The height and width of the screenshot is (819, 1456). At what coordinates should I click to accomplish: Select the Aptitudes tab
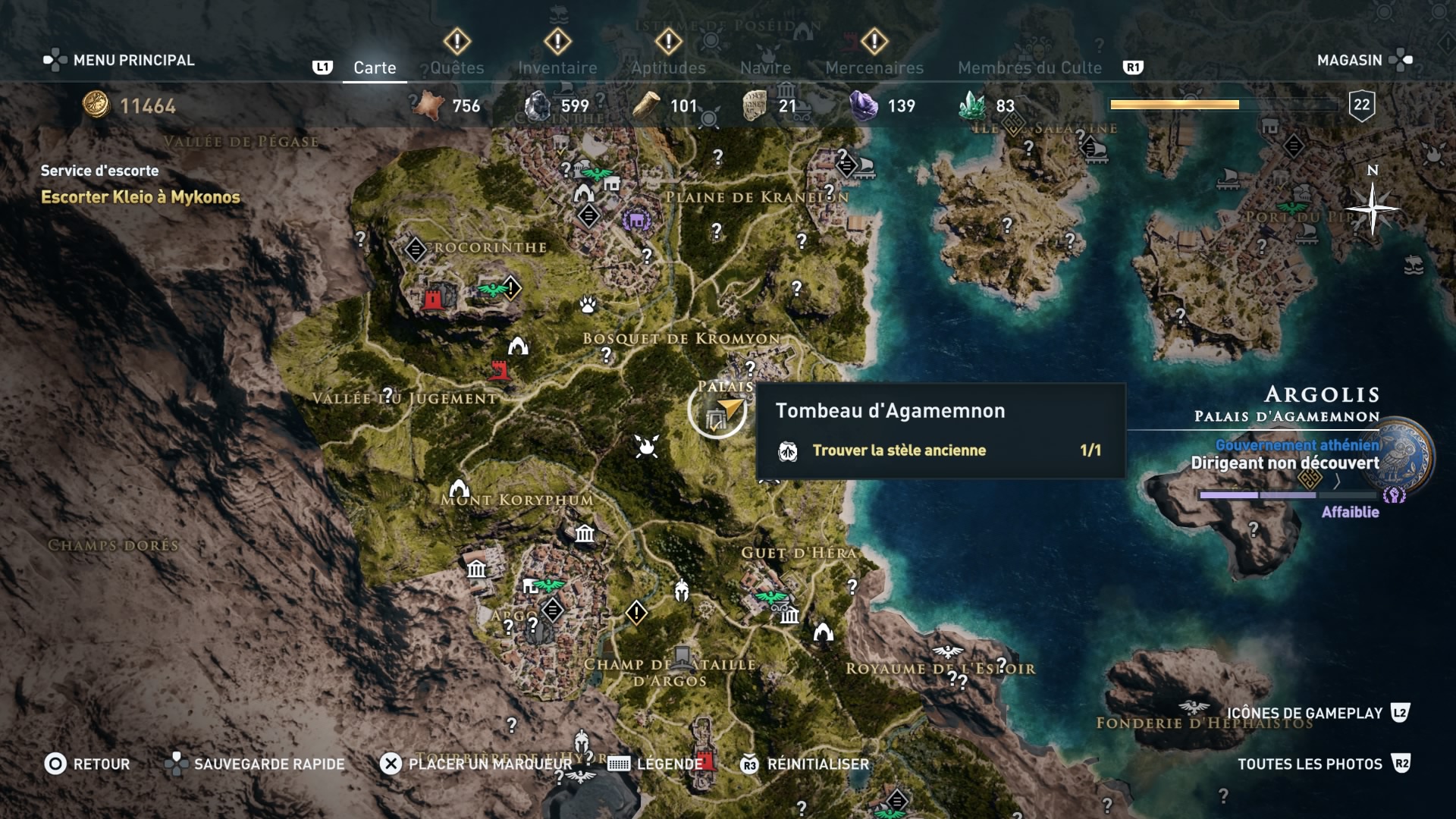pyautogui.click(x=668, y=67)
